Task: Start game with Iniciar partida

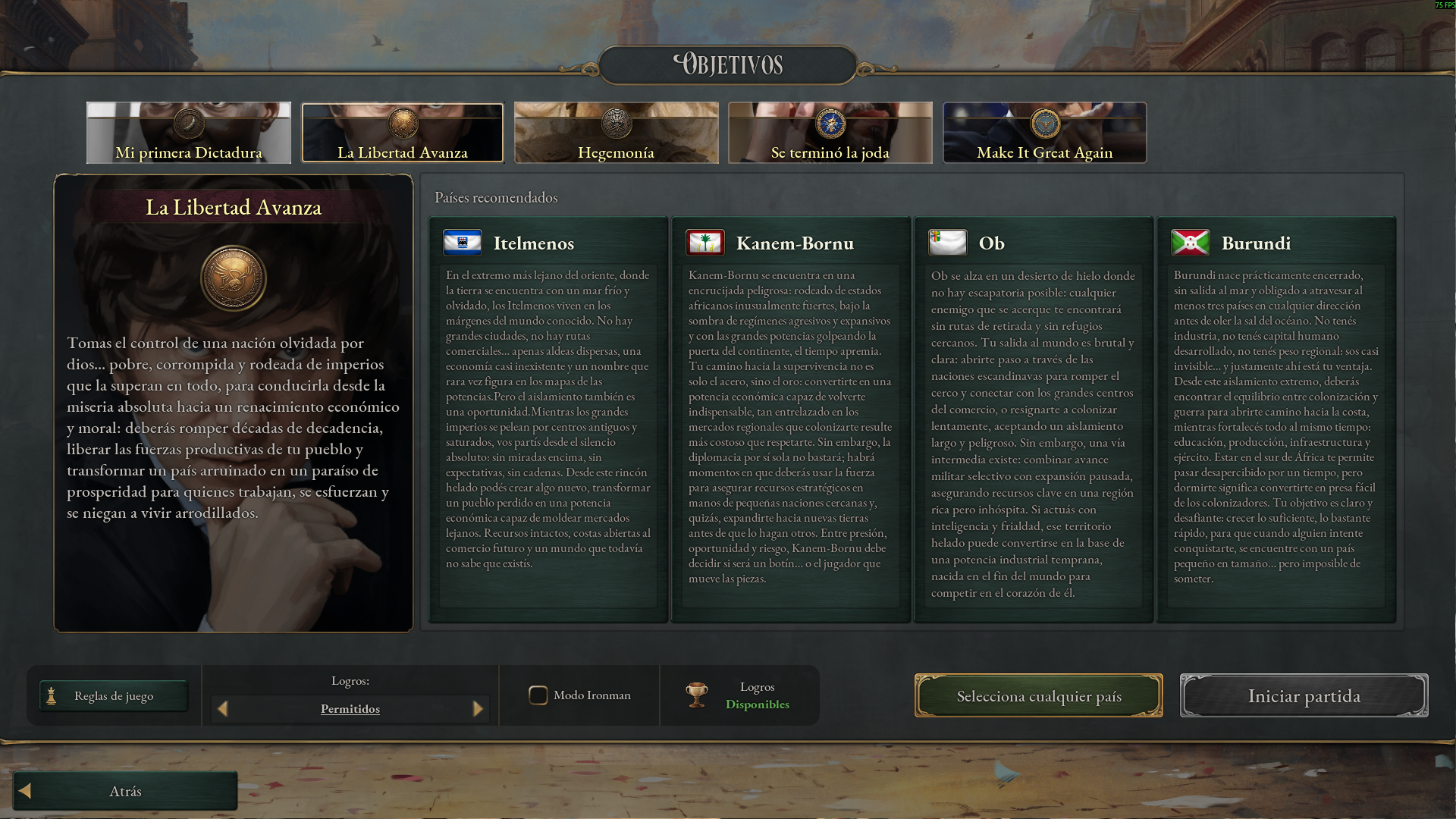Action: pos(1304,696)
